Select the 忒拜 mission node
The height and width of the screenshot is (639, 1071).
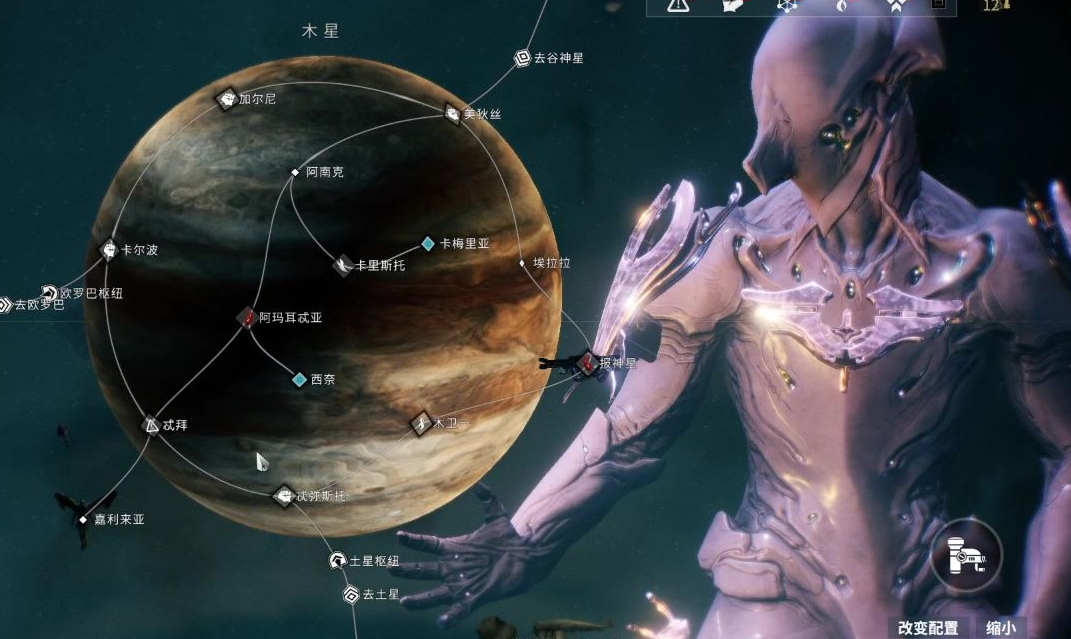(151, 425)
